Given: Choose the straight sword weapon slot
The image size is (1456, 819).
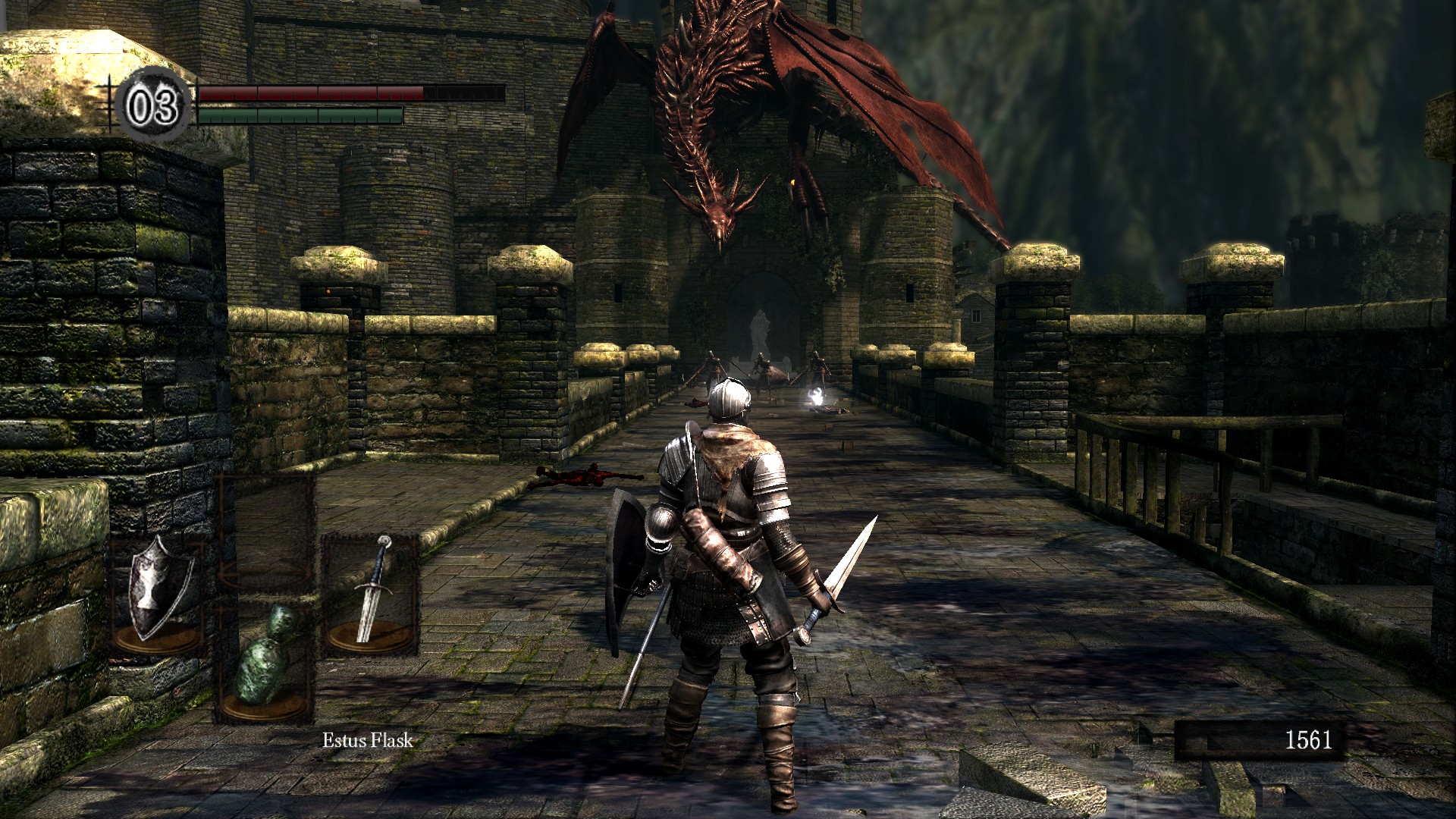Looking at the screenshot, I should coord(372,592).
